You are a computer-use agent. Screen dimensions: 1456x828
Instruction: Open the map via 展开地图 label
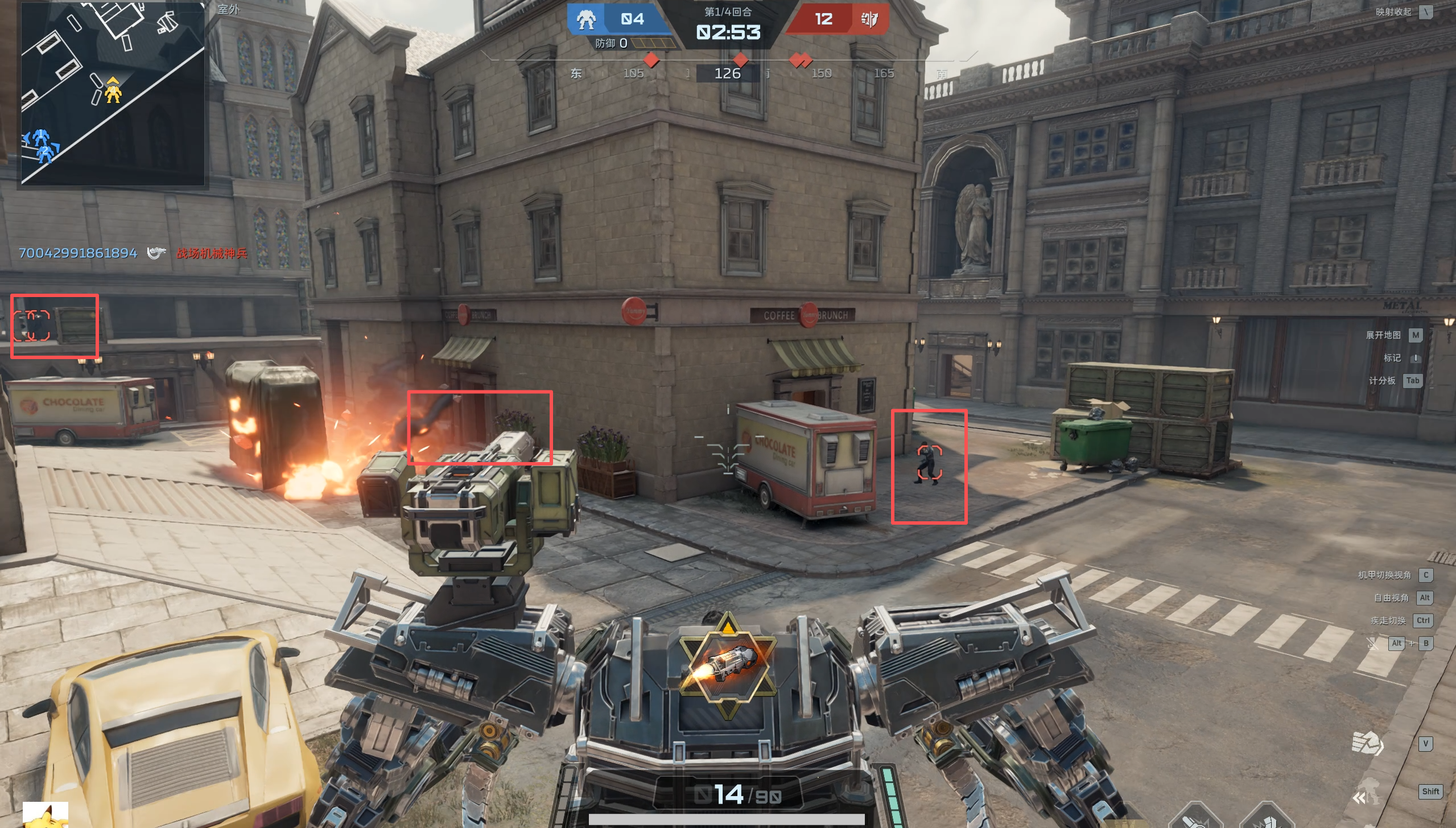pyautogui.click(x=1383, y=335)
